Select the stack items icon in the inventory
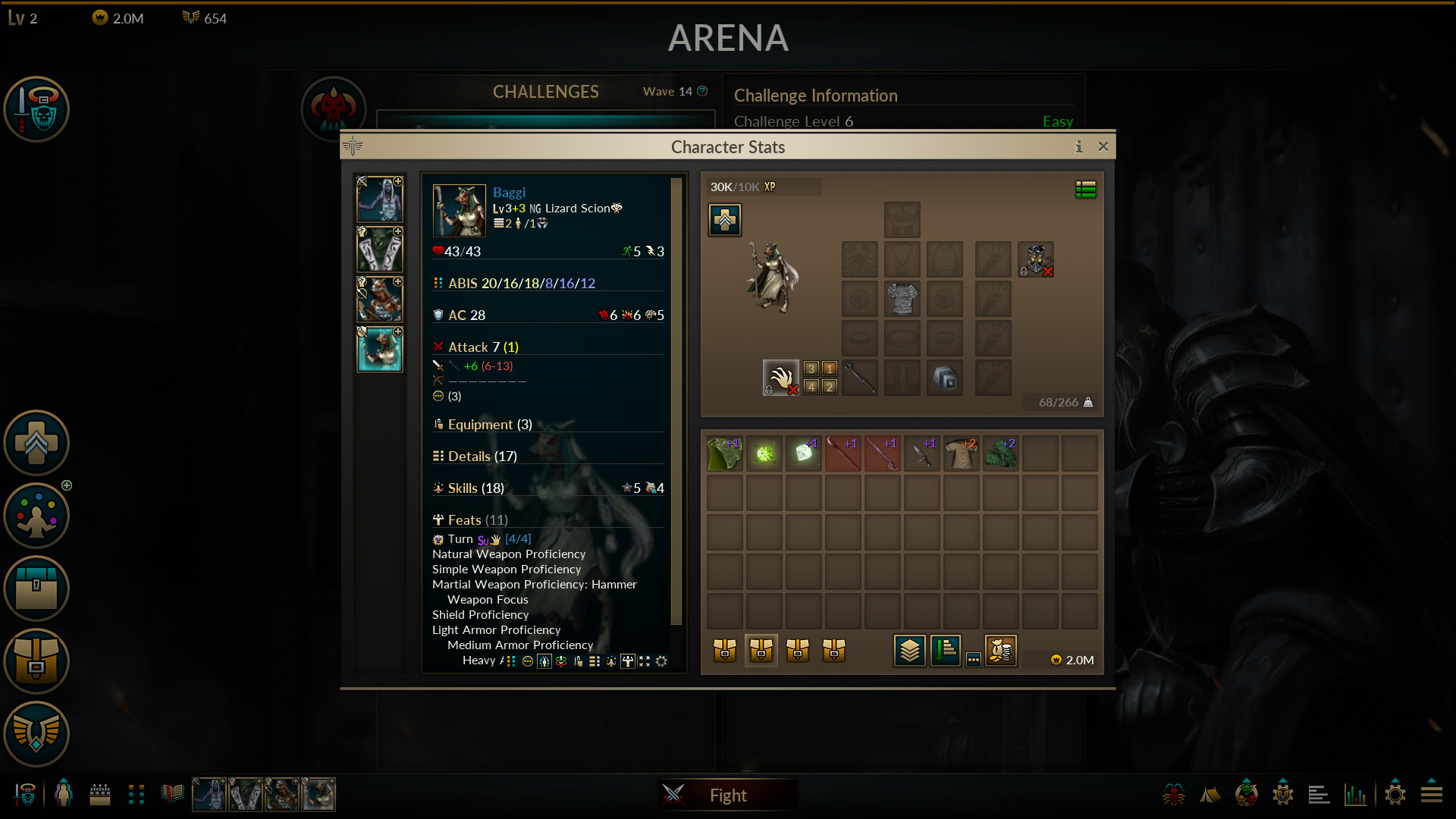 (x=910, y=651)
